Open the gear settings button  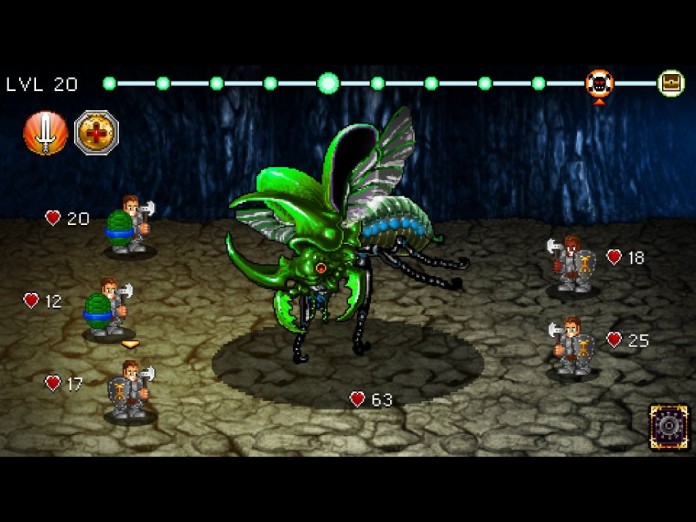click(668, 427)
